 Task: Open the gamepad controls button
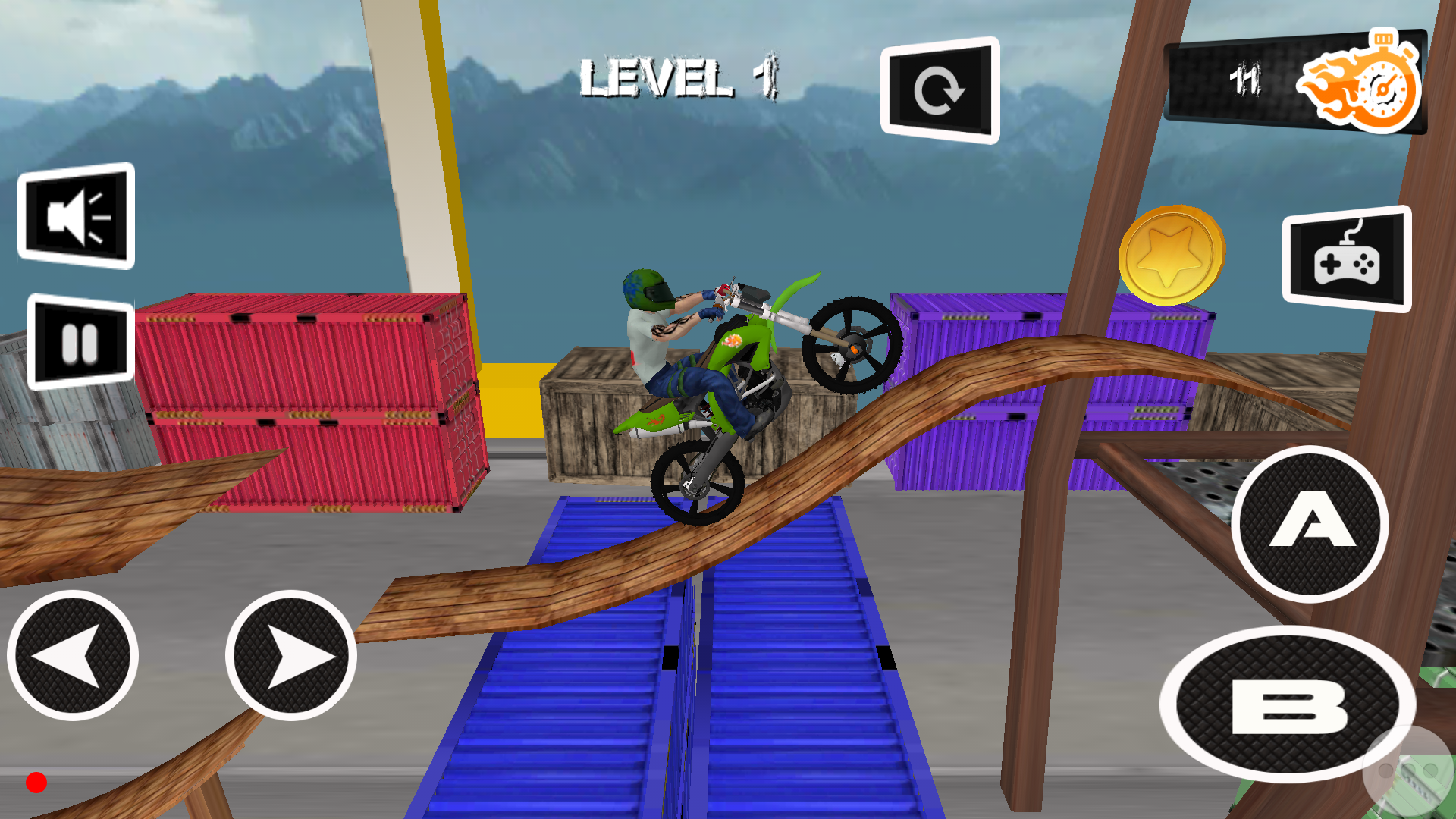point(1347,259)
